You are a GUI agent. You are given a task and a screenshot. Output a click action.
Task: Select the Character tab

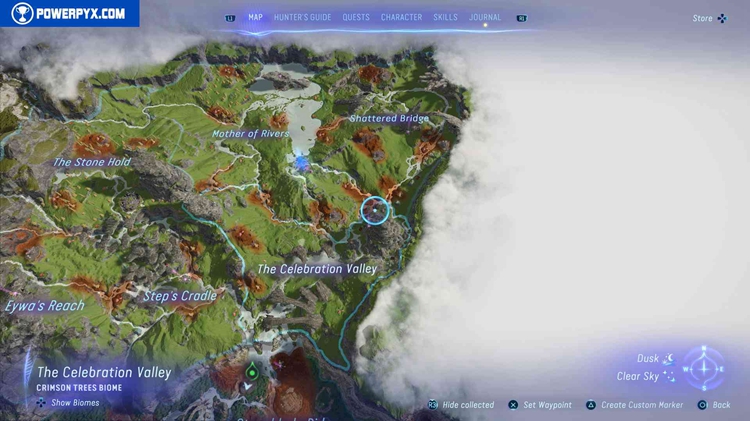click(401, 17)
